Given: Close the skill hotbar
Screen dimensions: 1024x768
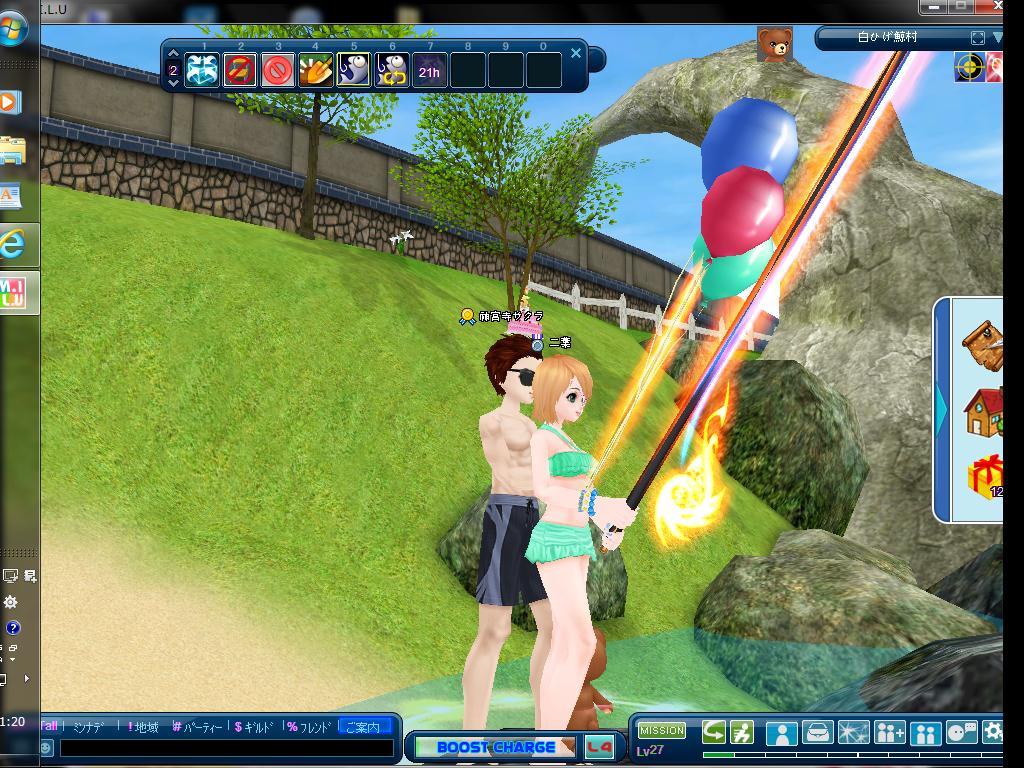Looking at the screenshot, I should (576, 54).
